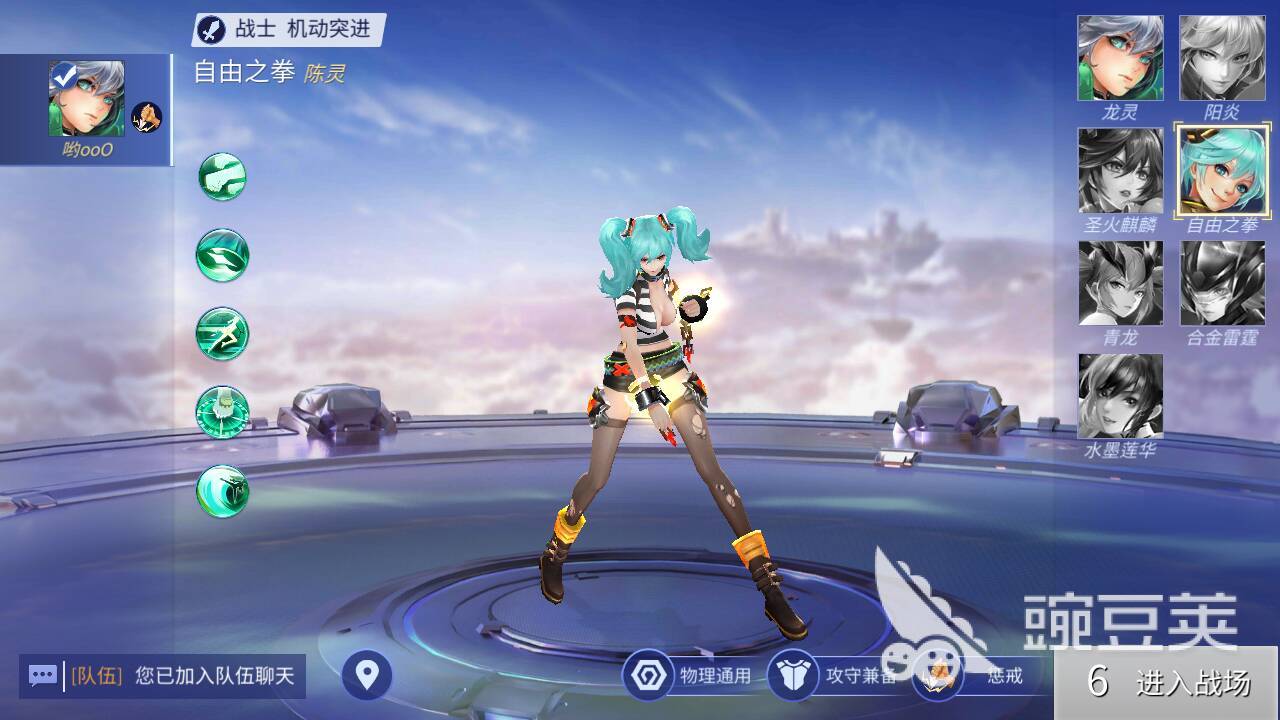View the bottom crescent-slash skill icon

[x=222, y=491]
